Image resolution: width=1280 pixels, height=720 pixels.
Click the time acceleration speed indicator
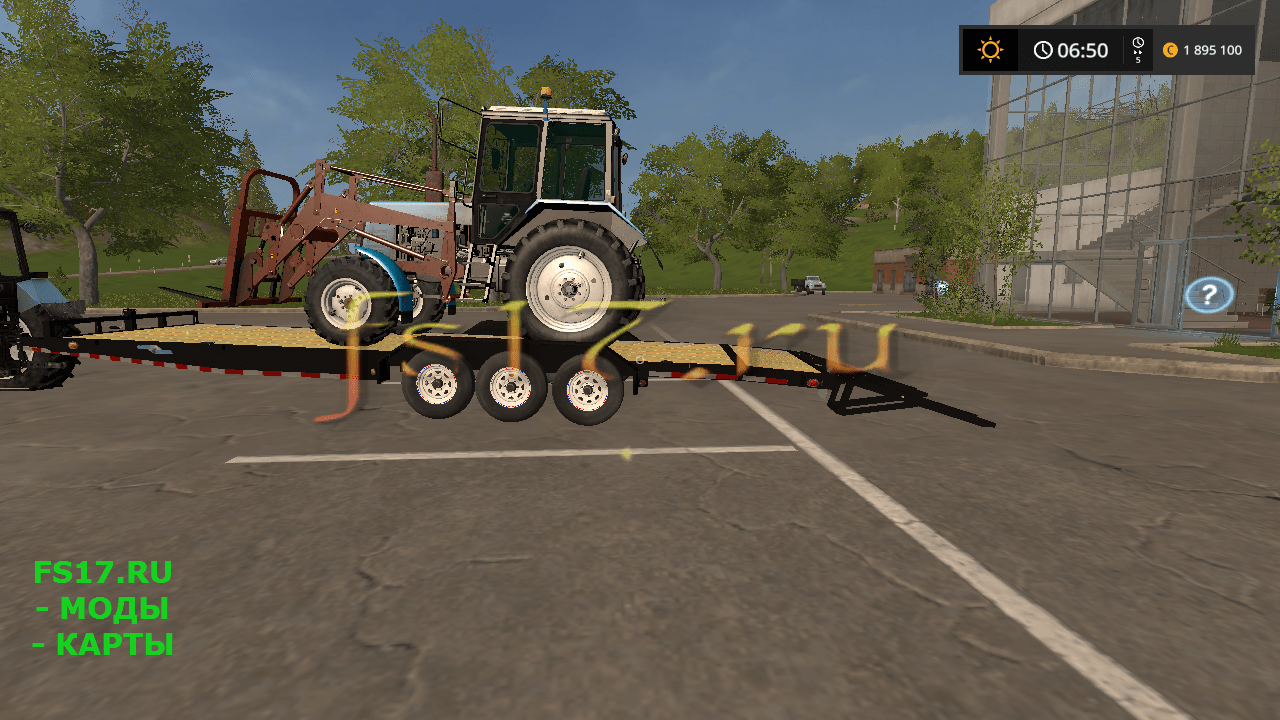pyautogui.click(x=1138, y=50)
